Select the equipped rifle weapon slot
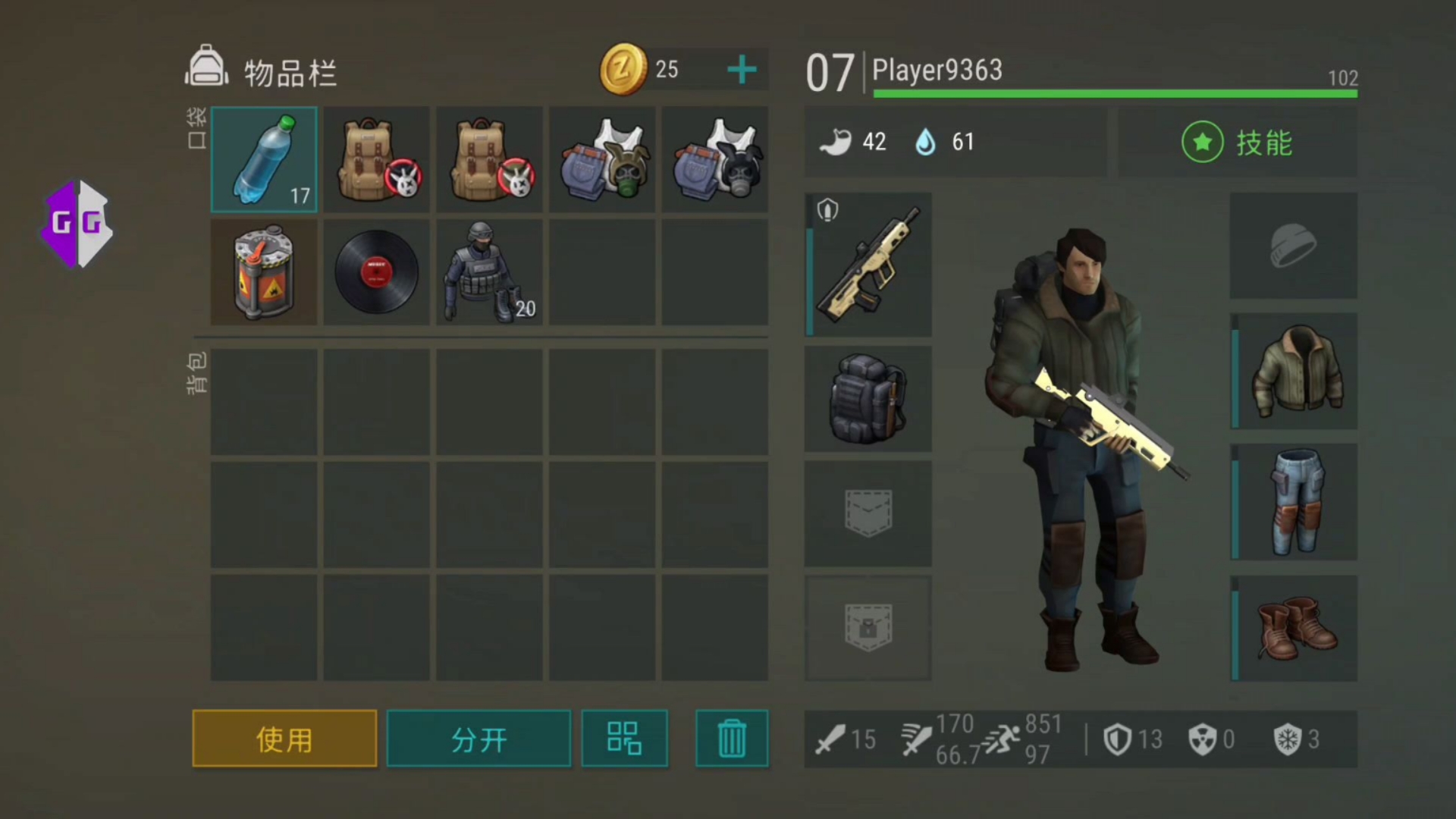 [868, 264]
